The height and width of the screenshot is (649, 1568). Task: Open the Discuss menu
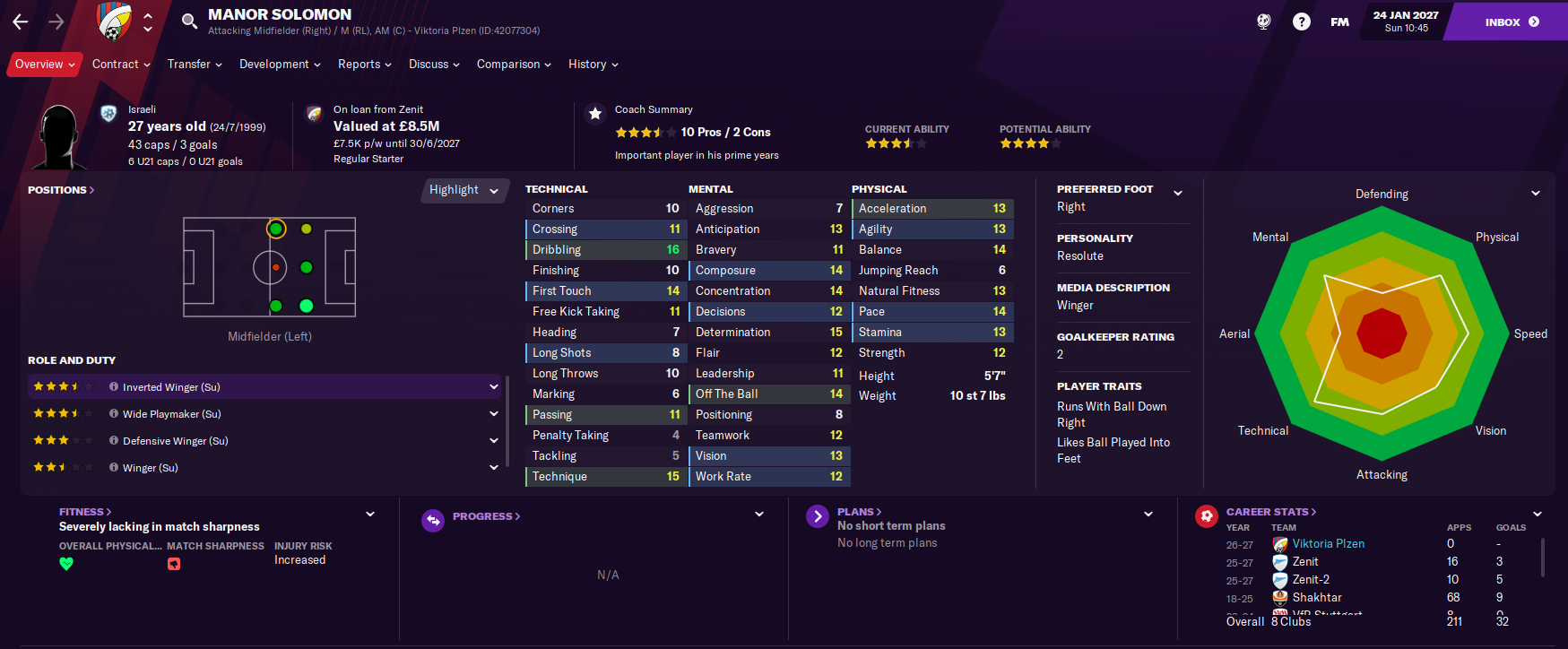point(434,65)
